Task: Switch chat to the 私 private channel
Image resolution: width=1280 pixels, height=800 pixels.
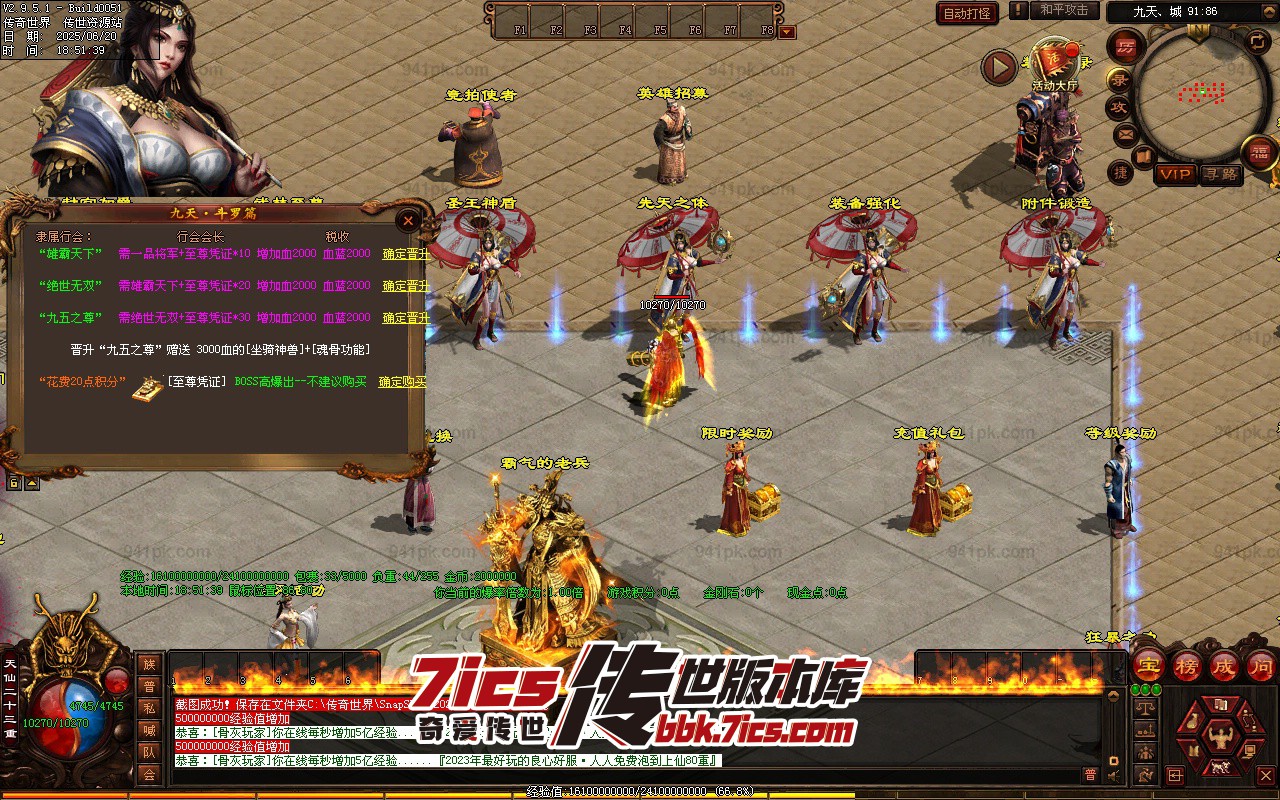Action: point(149,708)
